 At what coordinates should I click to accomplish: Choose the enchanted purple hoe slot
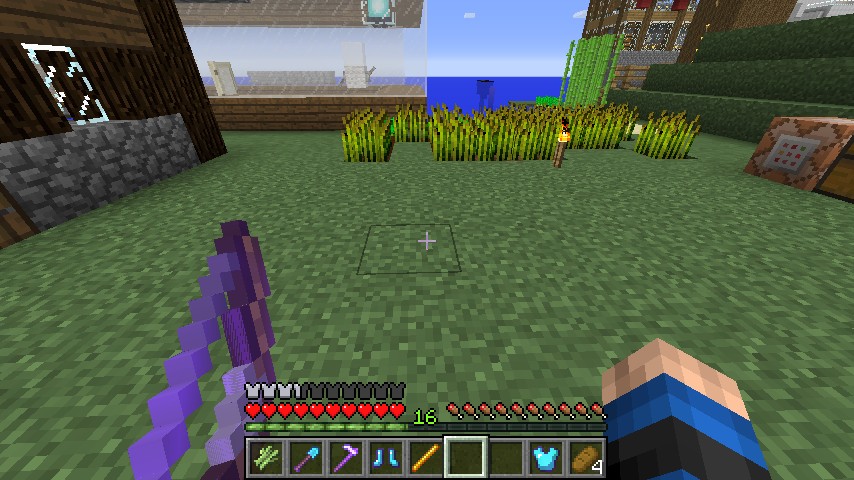coord(346,458)
